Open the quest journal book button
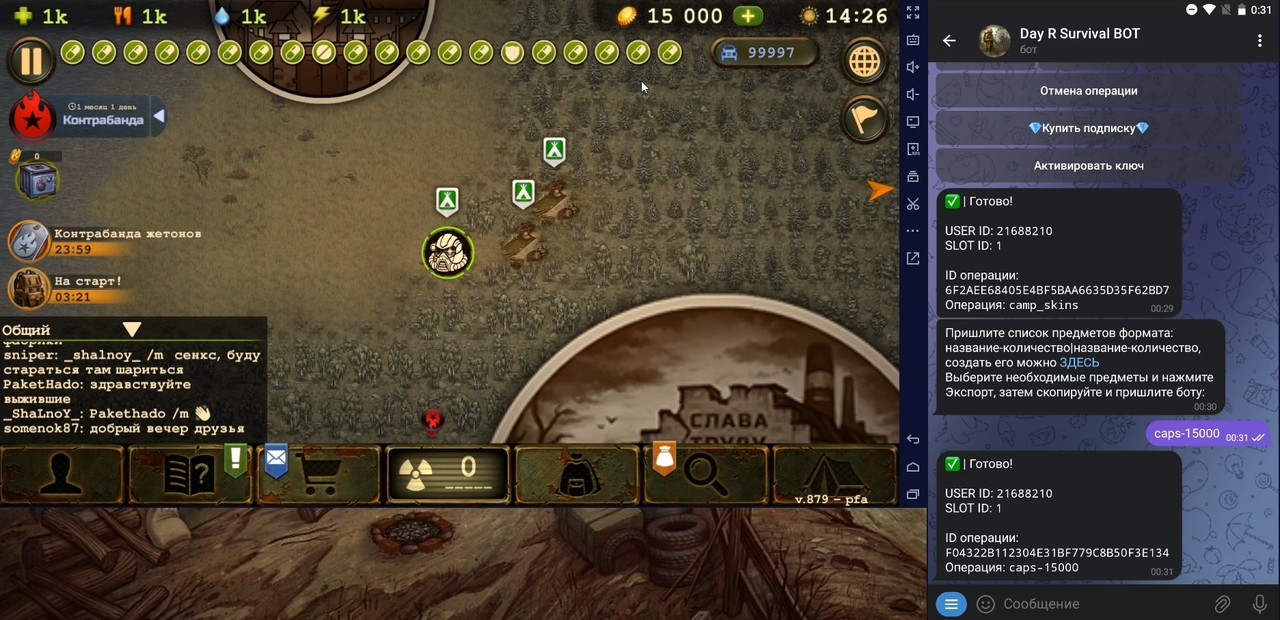 [190, 475]
